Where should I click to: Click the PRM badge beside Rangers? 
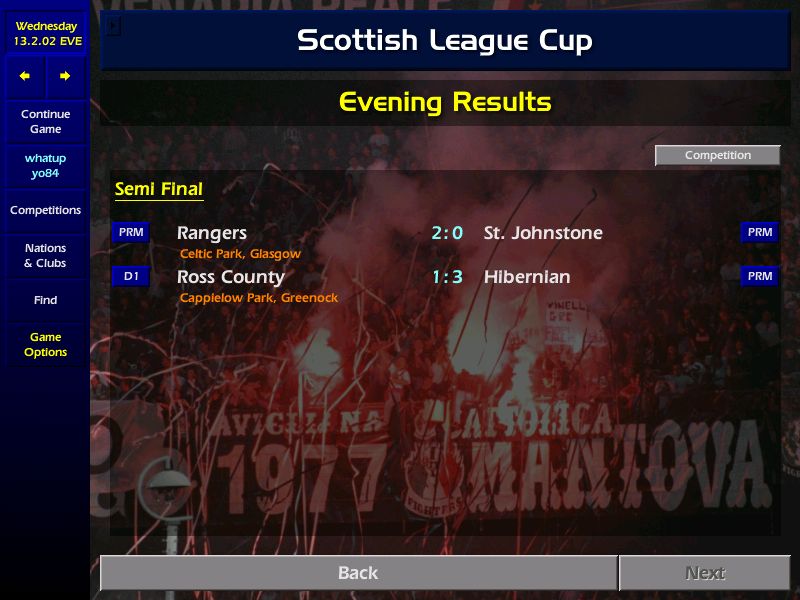pos(131,232)
